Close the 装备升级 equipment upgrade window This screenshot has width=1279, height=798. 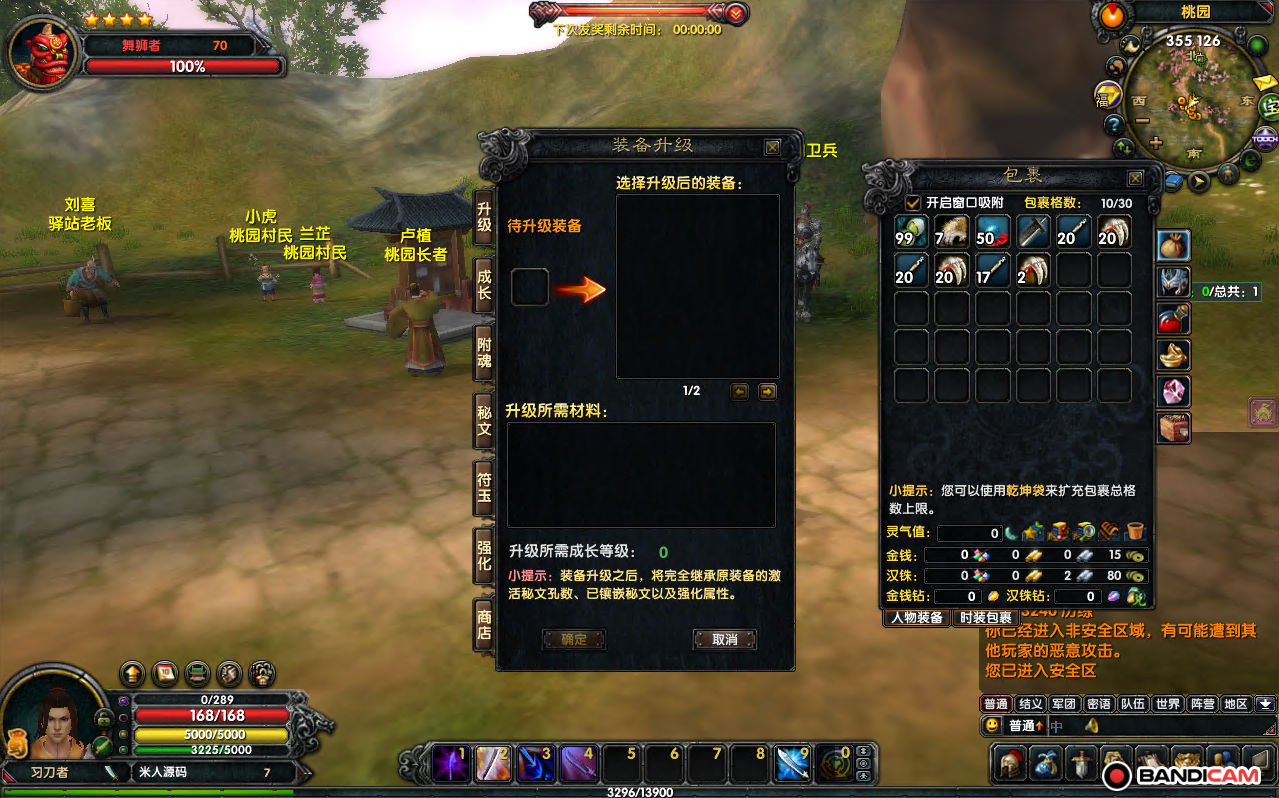[x=772, y=147]
